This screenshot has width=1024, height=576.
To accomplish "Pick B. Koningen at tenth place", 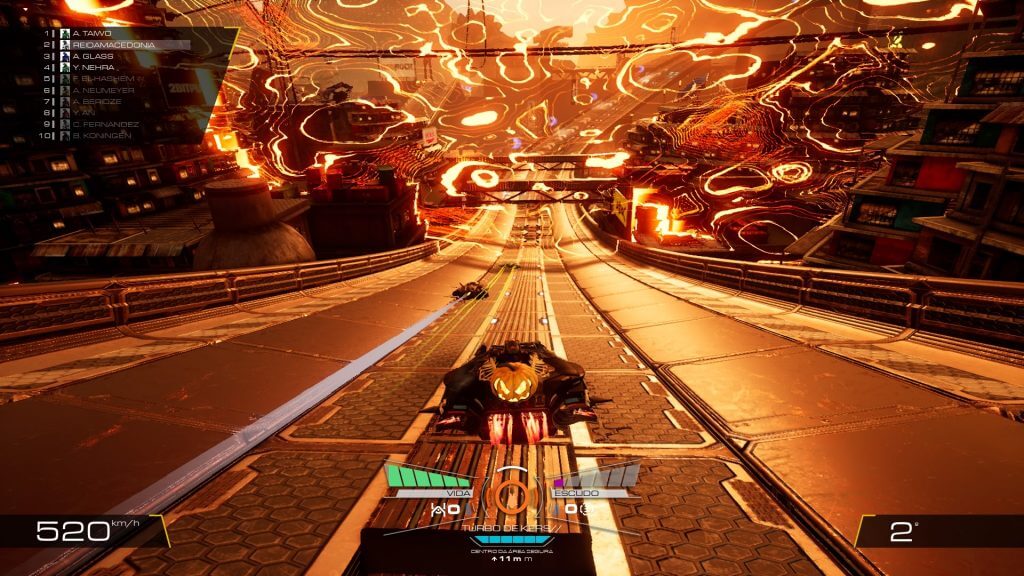I will pyautogui.click(x=101, y=135).
